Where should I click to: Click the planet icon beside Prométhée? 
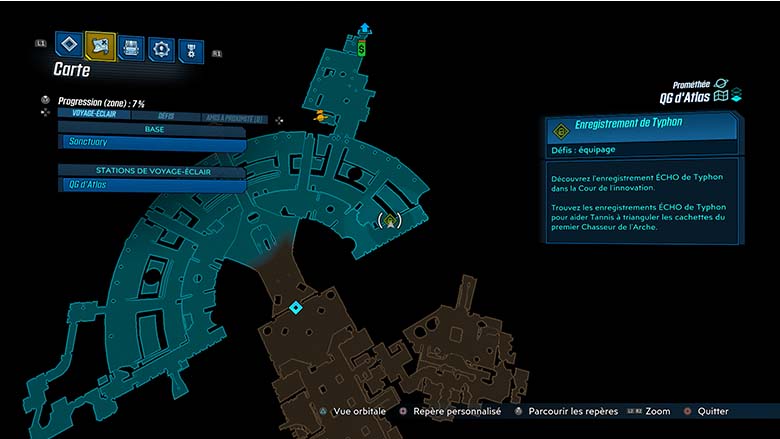coord(721,84)
